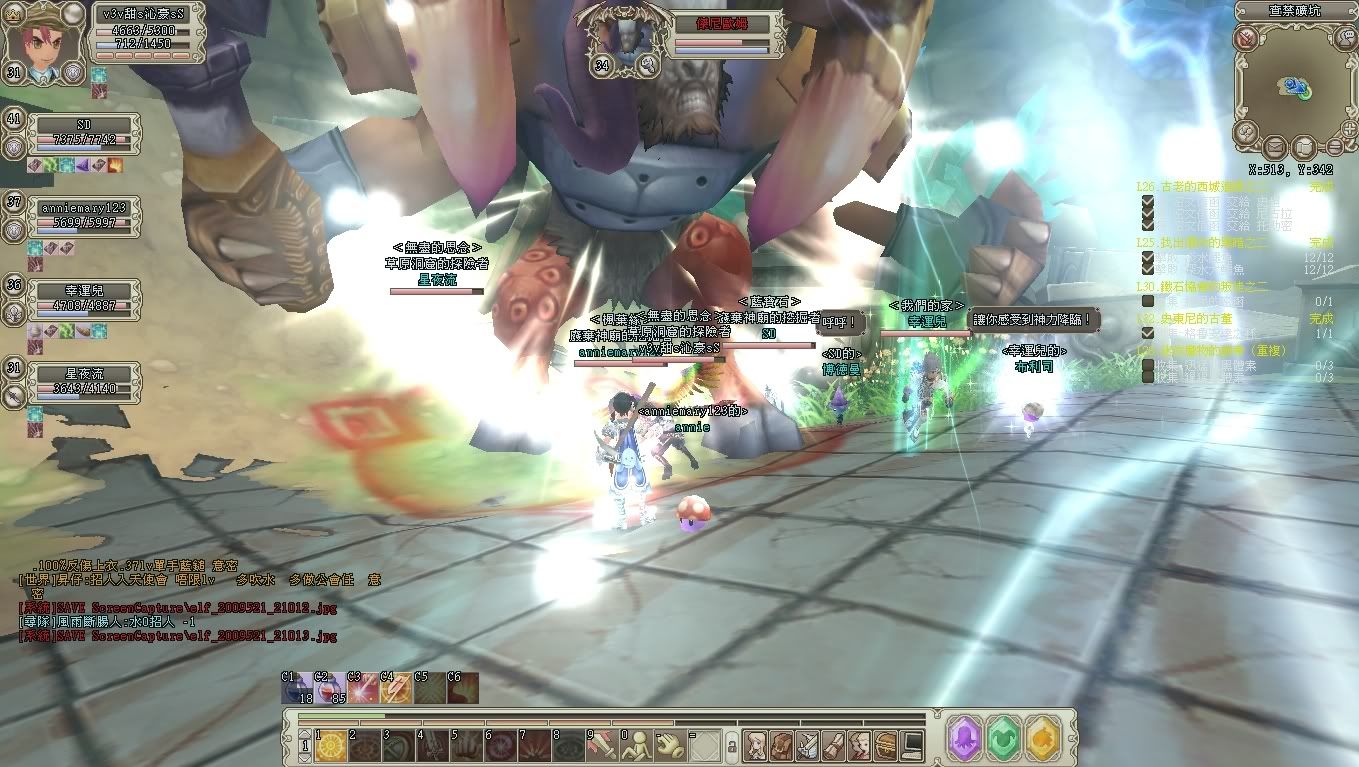
Task: Use the grabbing hand pickup action
Action: pyautogui.click(x=669, y=745)
